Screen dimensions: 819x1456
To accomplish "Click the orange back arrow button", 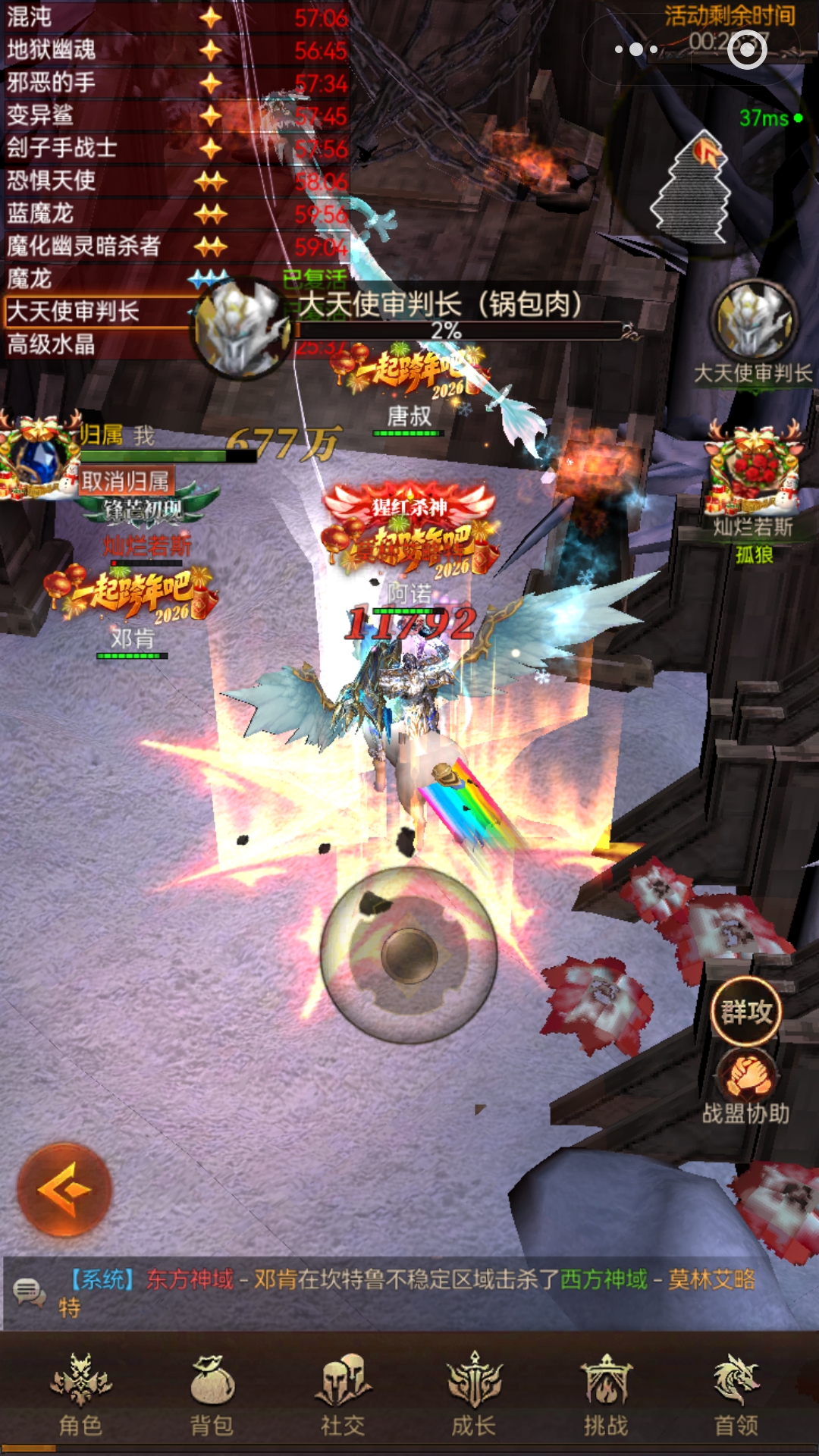I will 65,1190.
